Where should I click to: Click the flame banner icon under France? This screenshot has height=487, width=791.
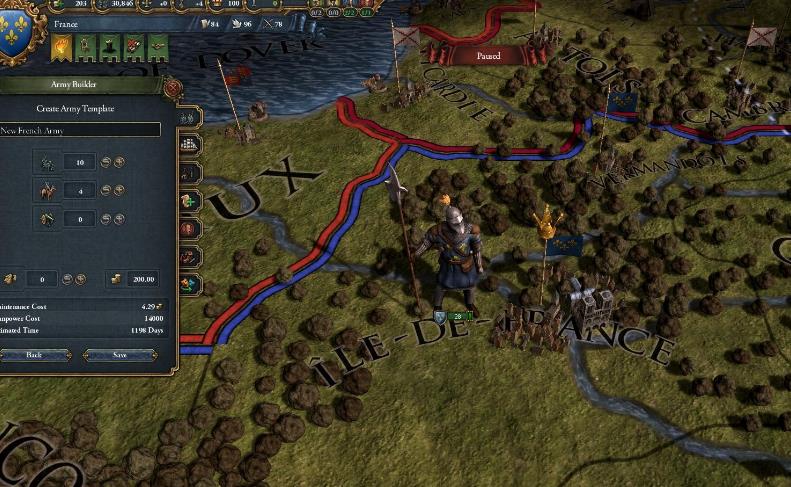pos(62,46)
